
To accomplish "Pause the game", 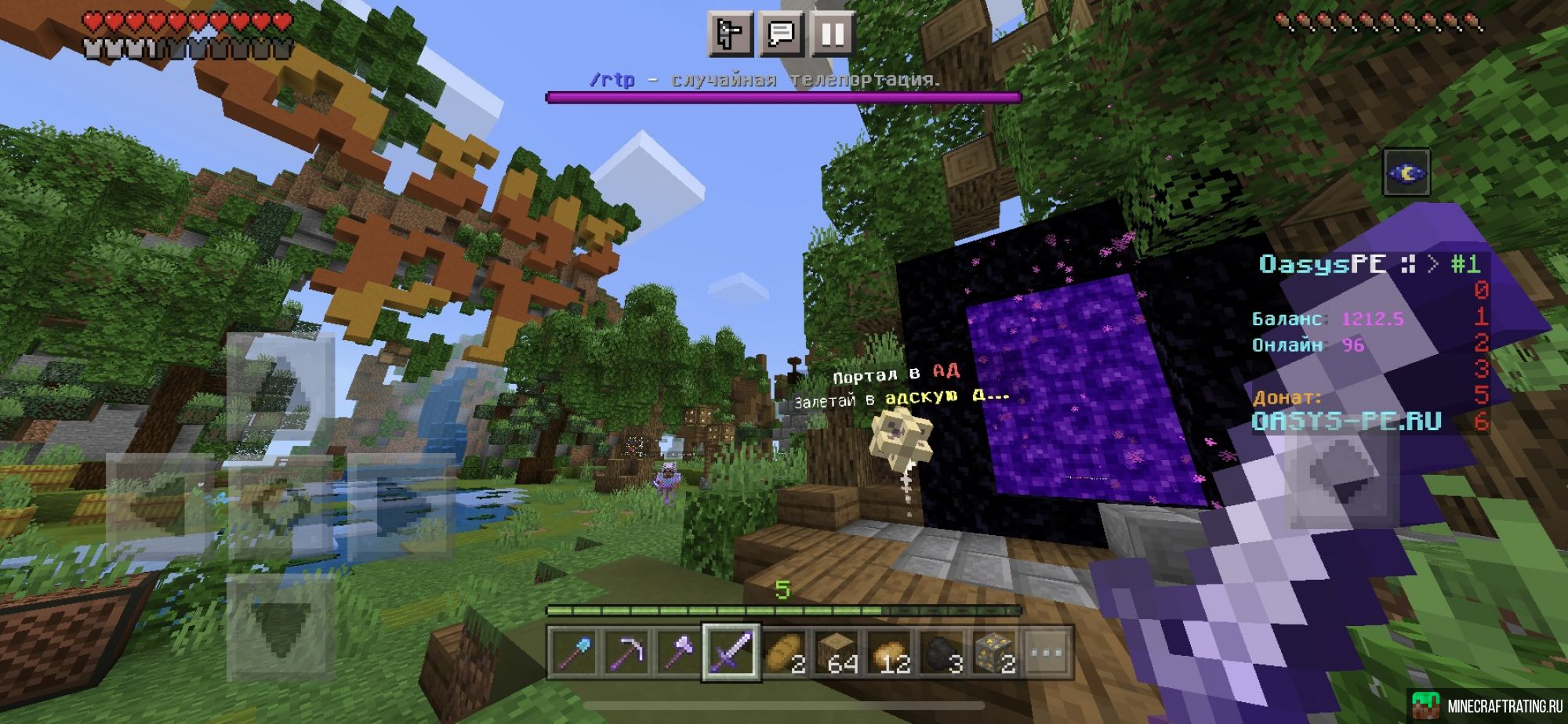I will pyautogui.click(x=832, y=34).
